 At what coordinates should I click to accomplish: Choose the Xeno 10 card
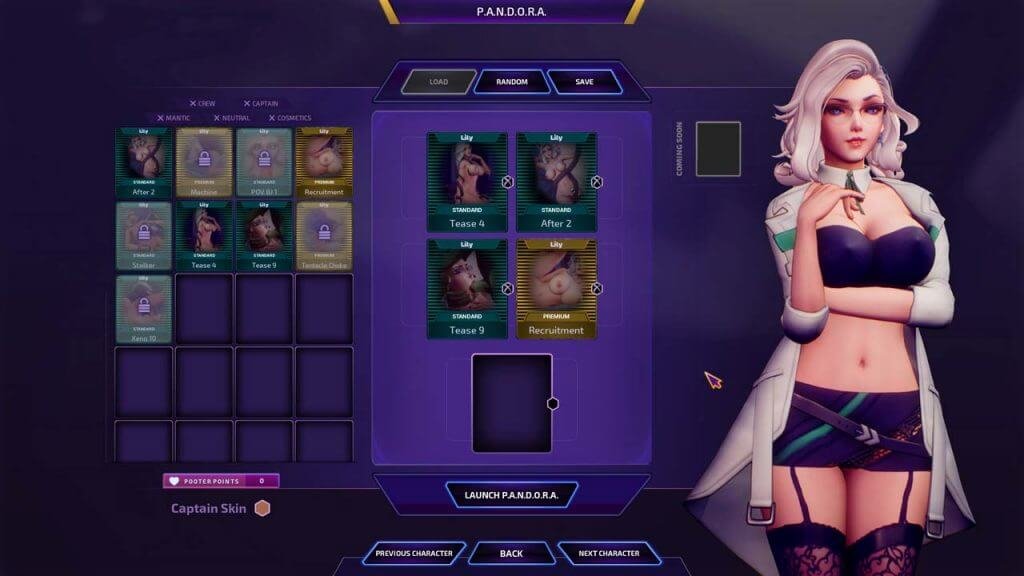click(x=144, y=309)
